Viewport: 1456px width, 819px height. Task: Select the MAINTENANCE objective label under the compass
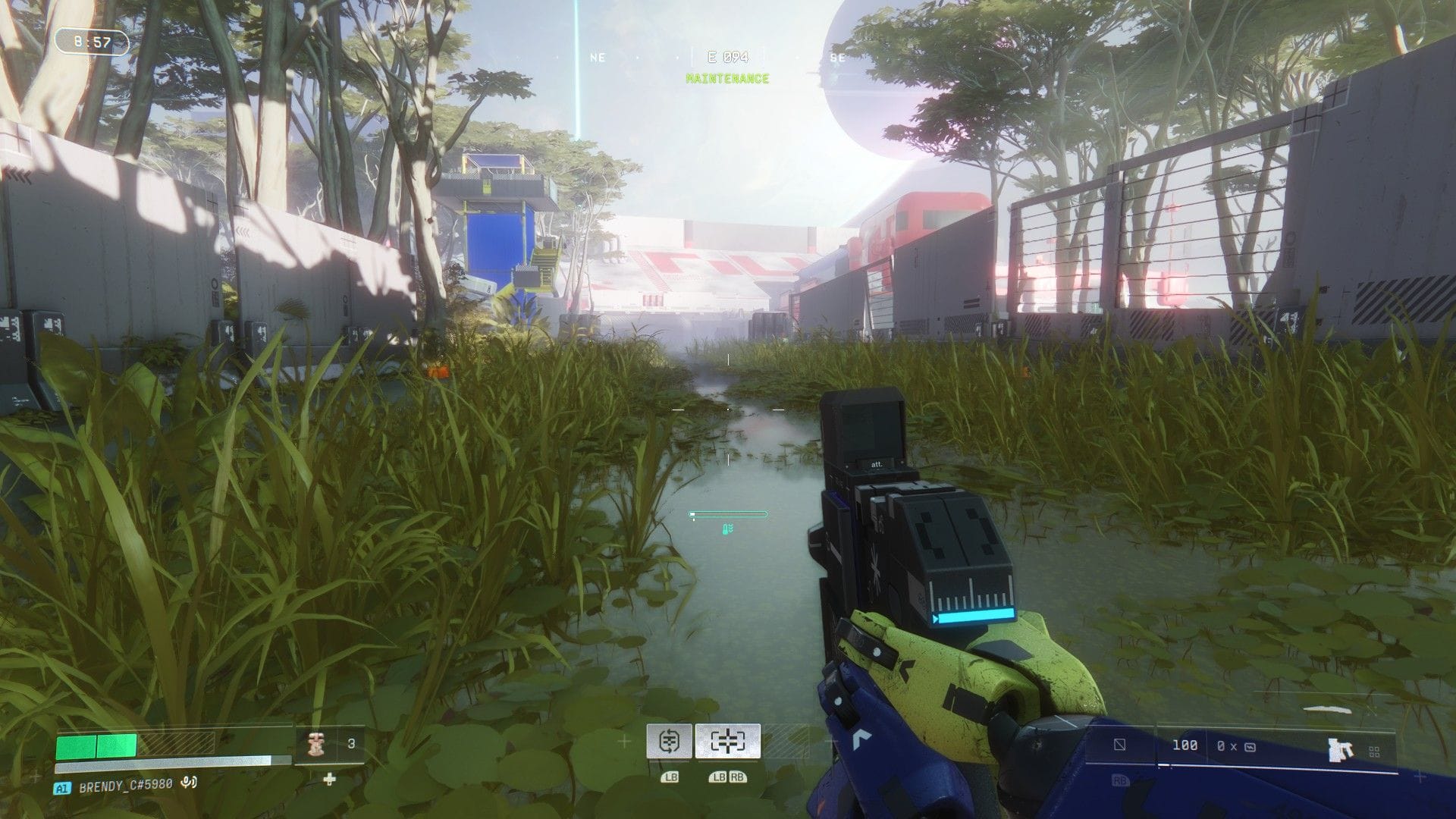tap(726, 77)
